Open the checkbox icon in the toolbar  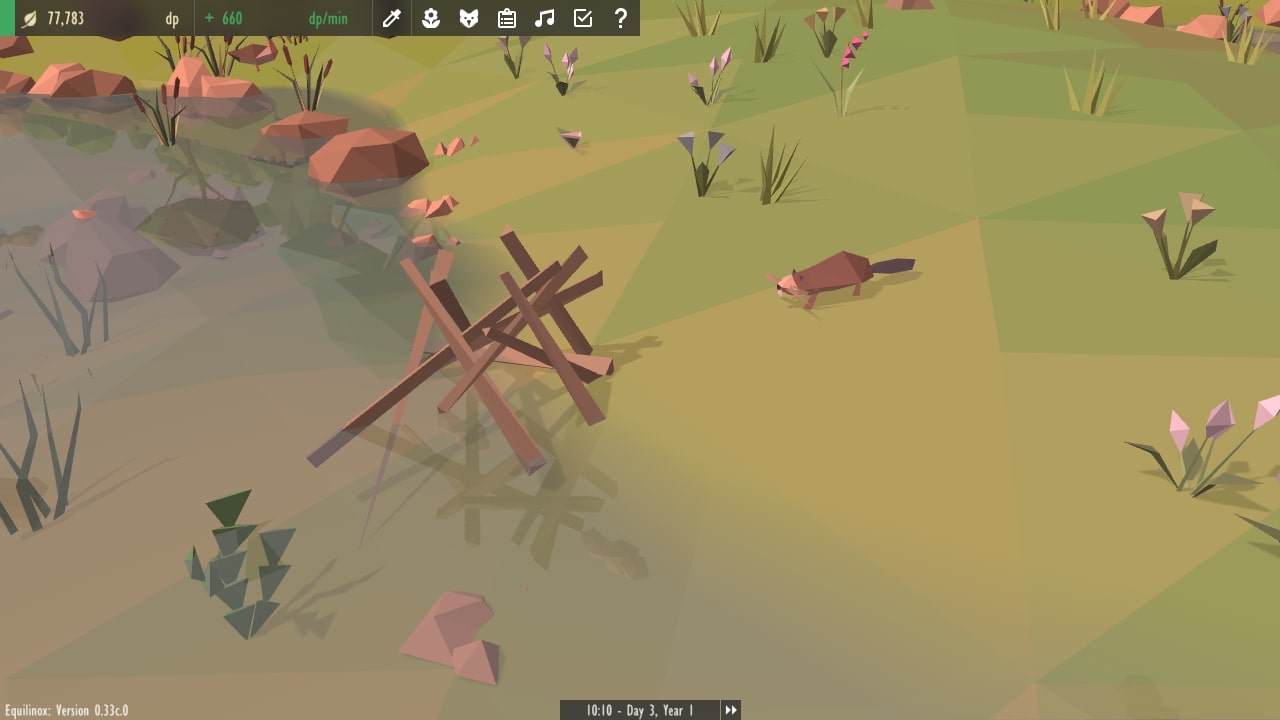pyautogui.click(x=583, y=18)
